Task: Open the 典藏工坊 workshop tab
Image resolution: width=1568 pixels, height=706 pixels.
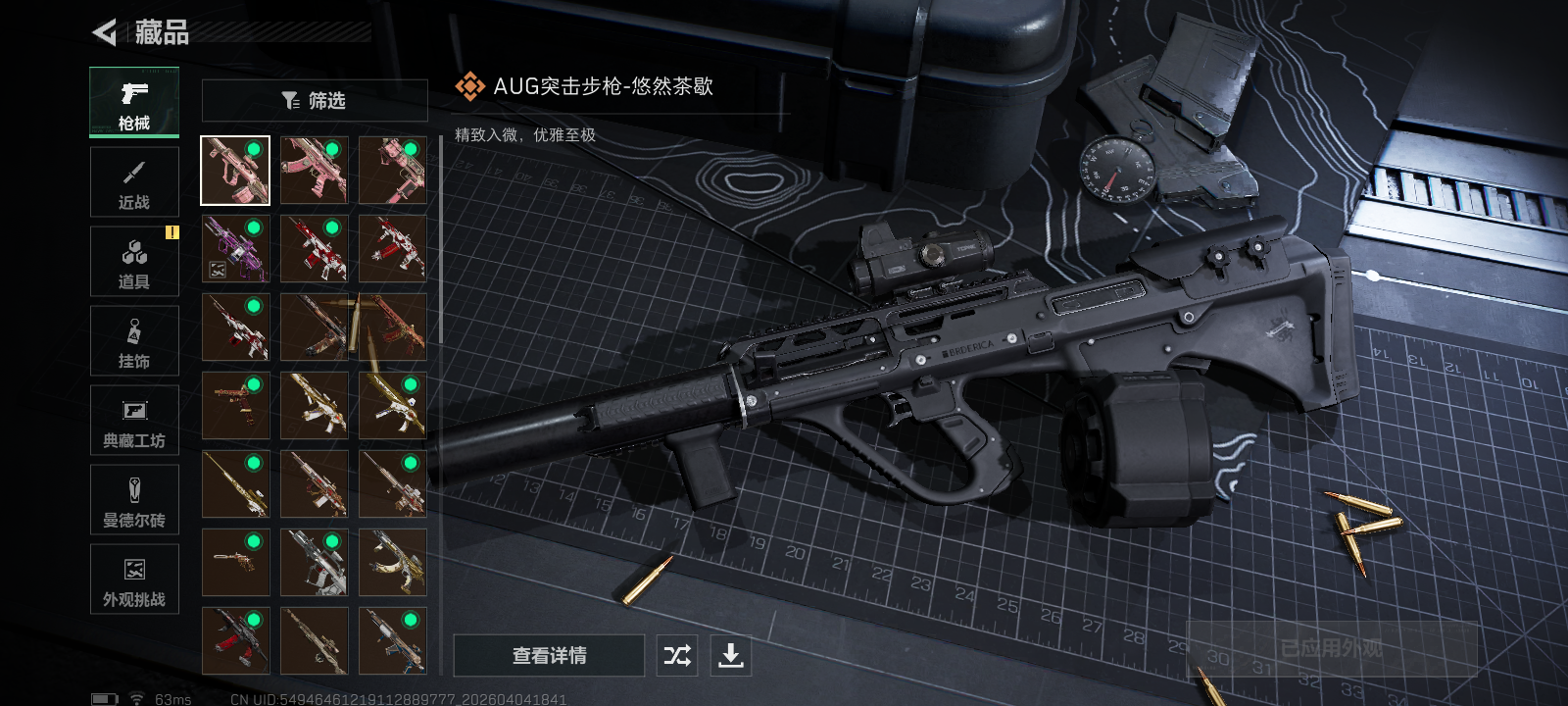Action: point(134,421)
